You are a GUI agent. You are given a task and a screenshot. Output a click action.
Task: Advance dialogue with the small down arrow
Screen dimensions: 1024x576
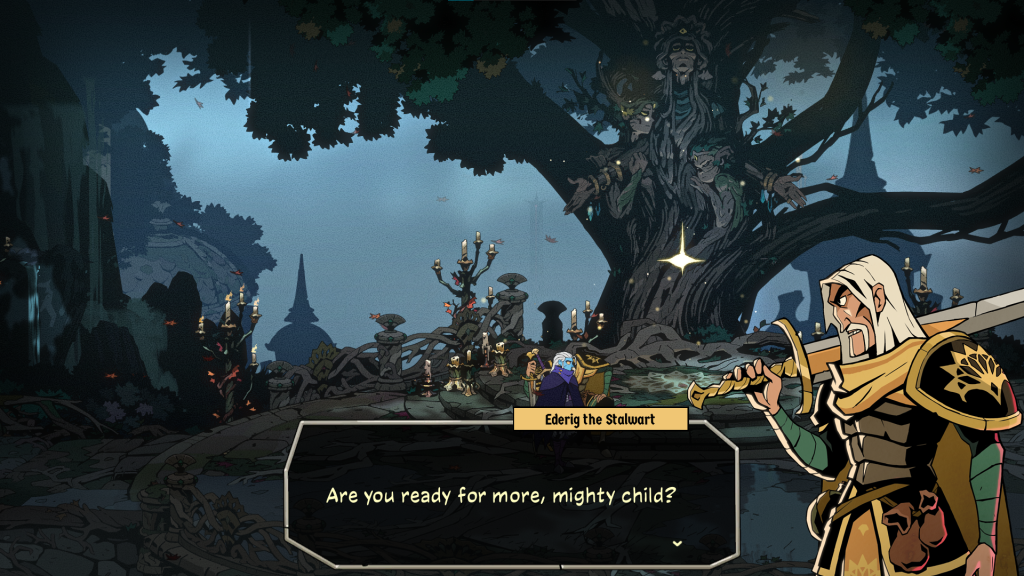click(x=678, y=543)
